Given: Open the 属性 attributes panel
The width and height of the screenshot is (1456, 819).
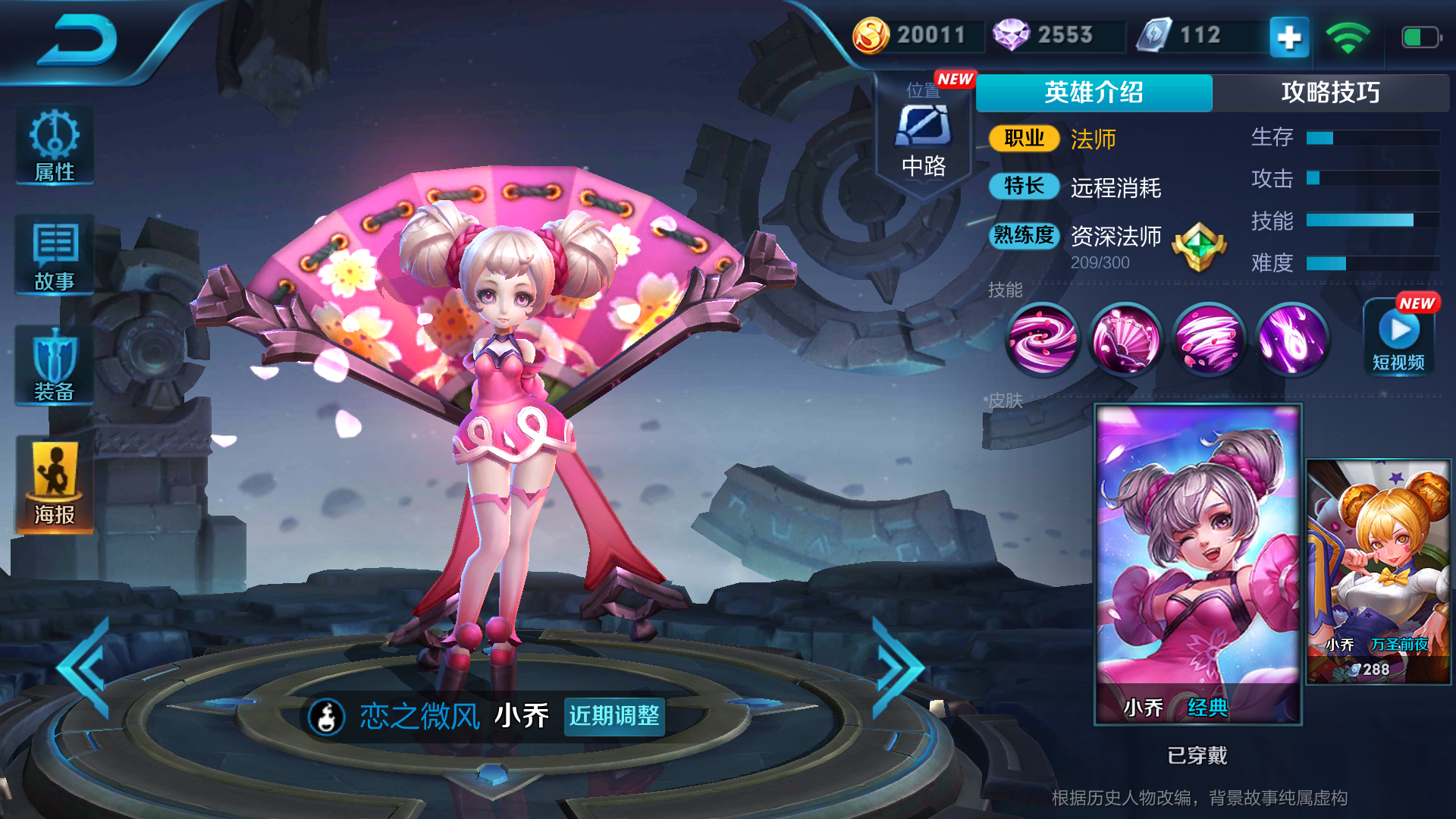Looking at the screenshot, I should pos(55,146).
